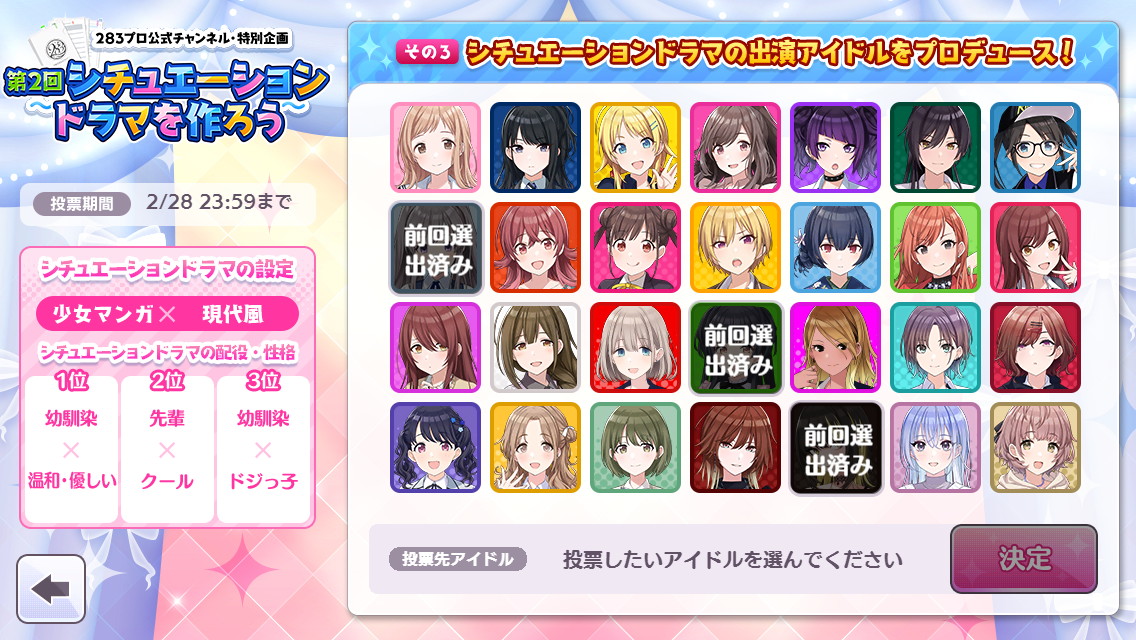The width and height of the screenshot is (1136, 640).
Task: Choose the silver-haired idol on red background
Action: coord(635,347)
